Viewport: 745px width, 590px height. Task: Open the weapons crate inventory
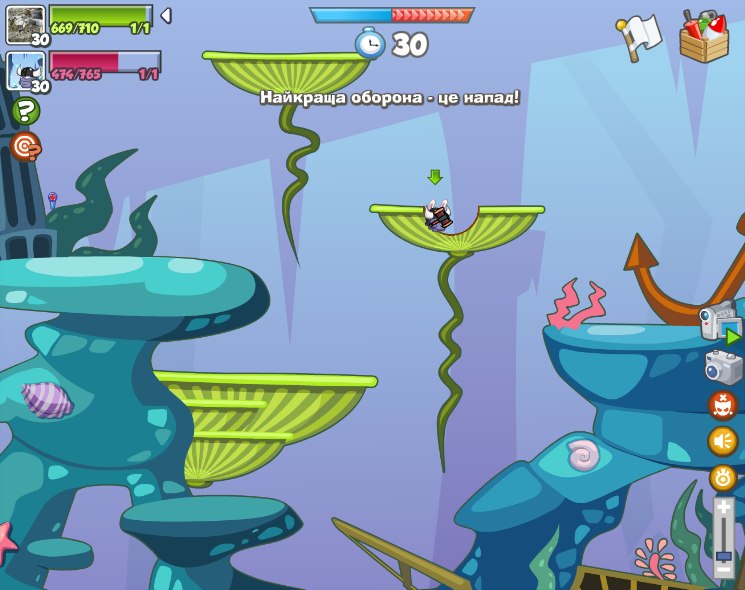(x=704, y=37)
